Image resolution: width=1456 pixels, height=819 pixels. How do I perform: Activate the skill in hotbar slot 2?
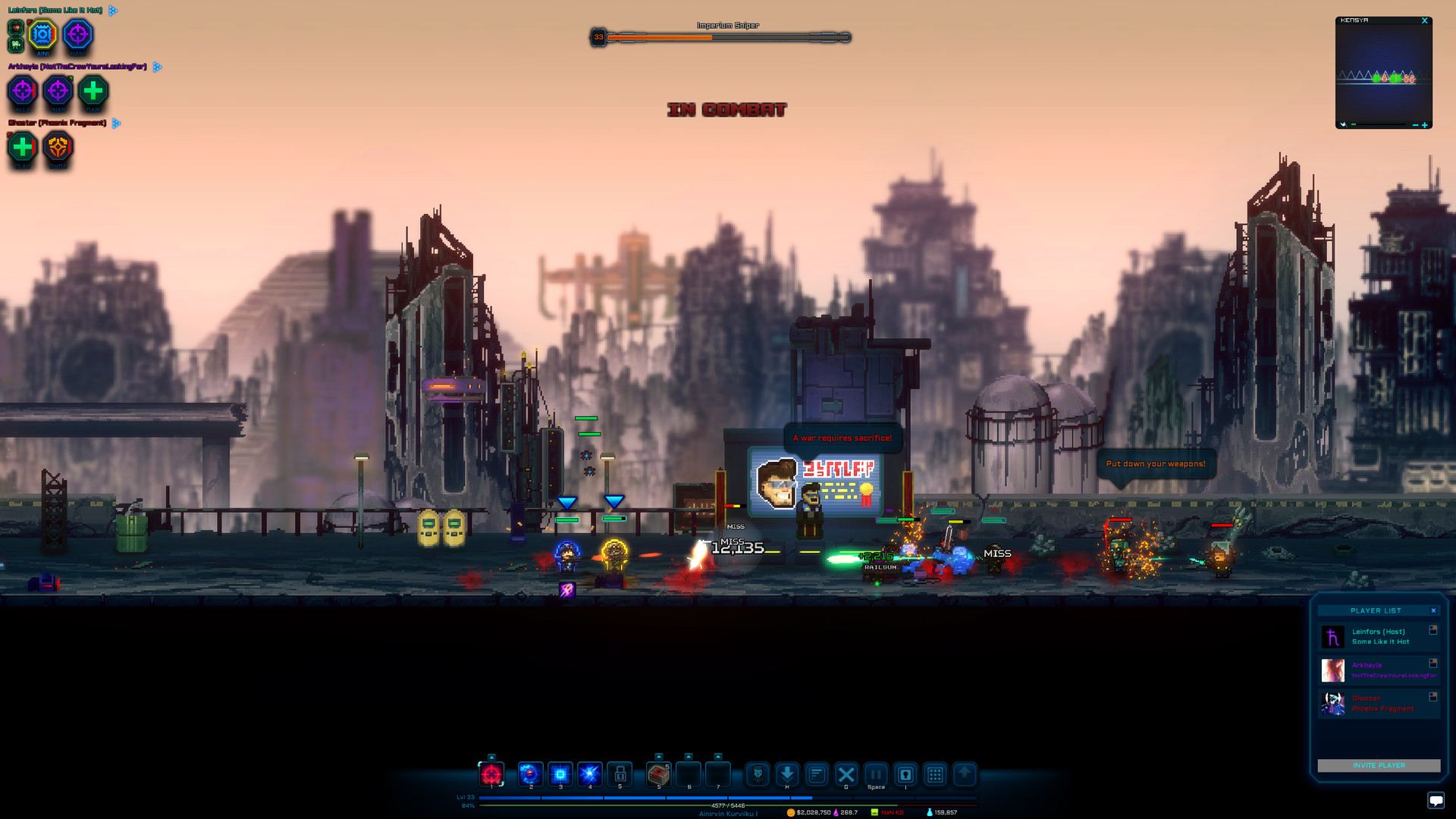(529, 774)
